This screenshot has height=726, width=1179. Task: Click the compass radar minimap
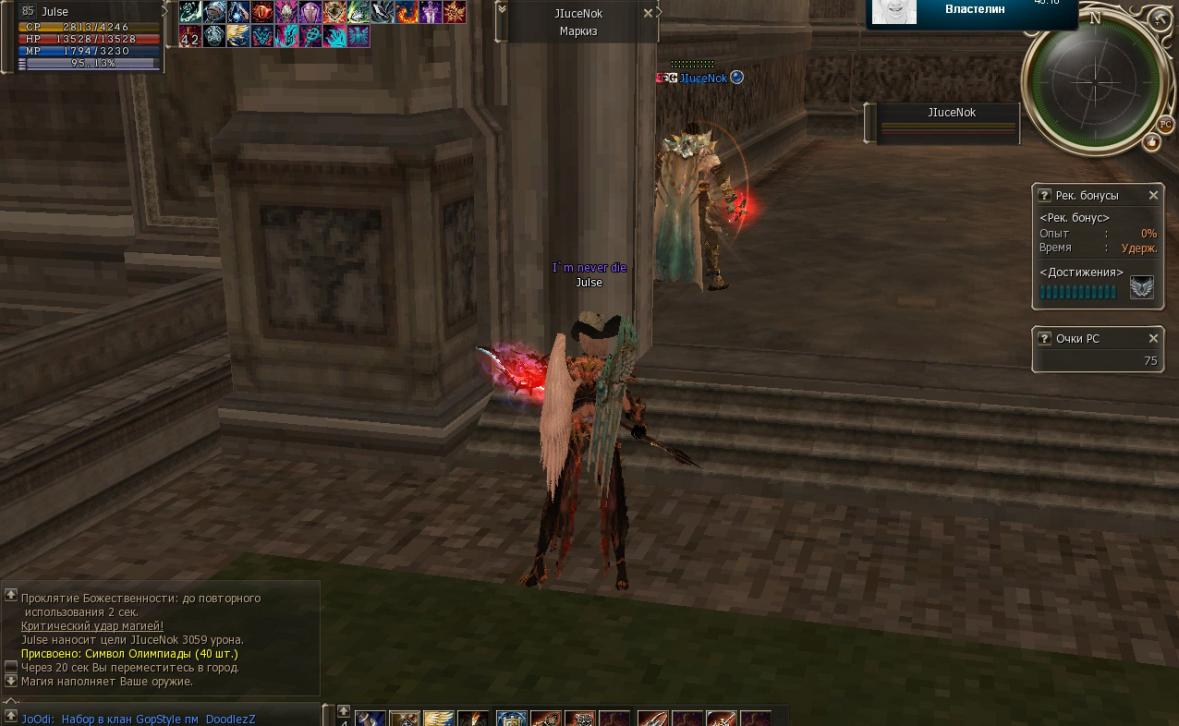point(1095,80)
